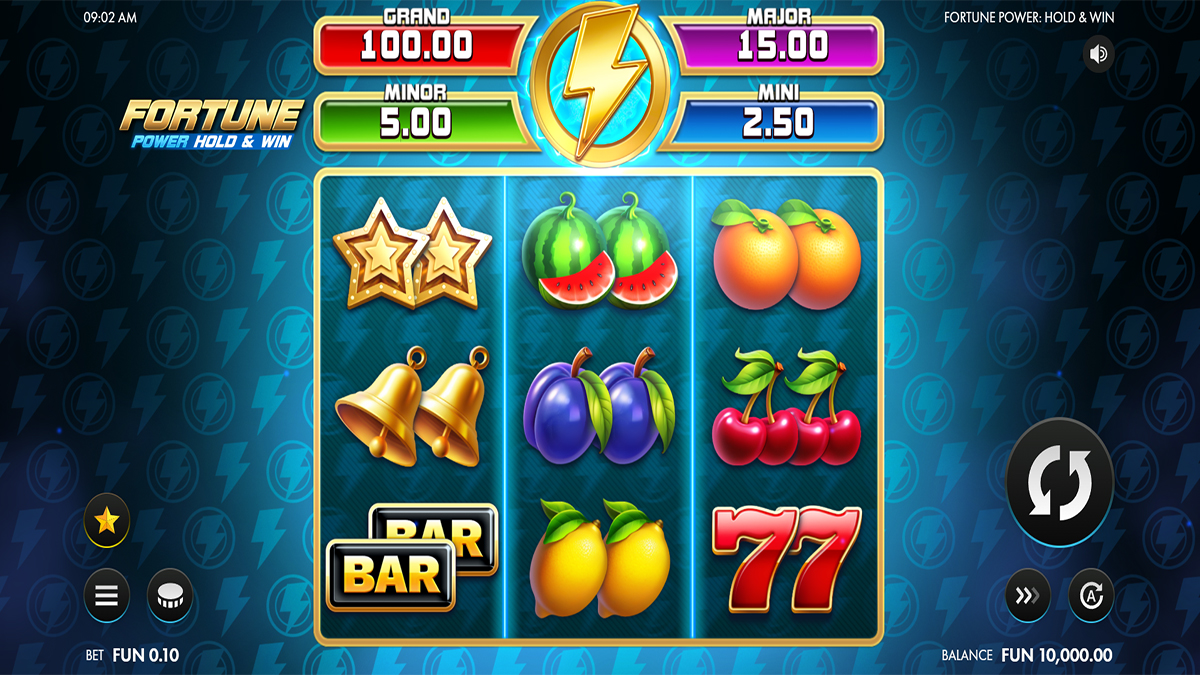Spin the reels with the circular arrows button
Image resolution: width=1200 pixels, height=675 pixels.
(1059, 482)
